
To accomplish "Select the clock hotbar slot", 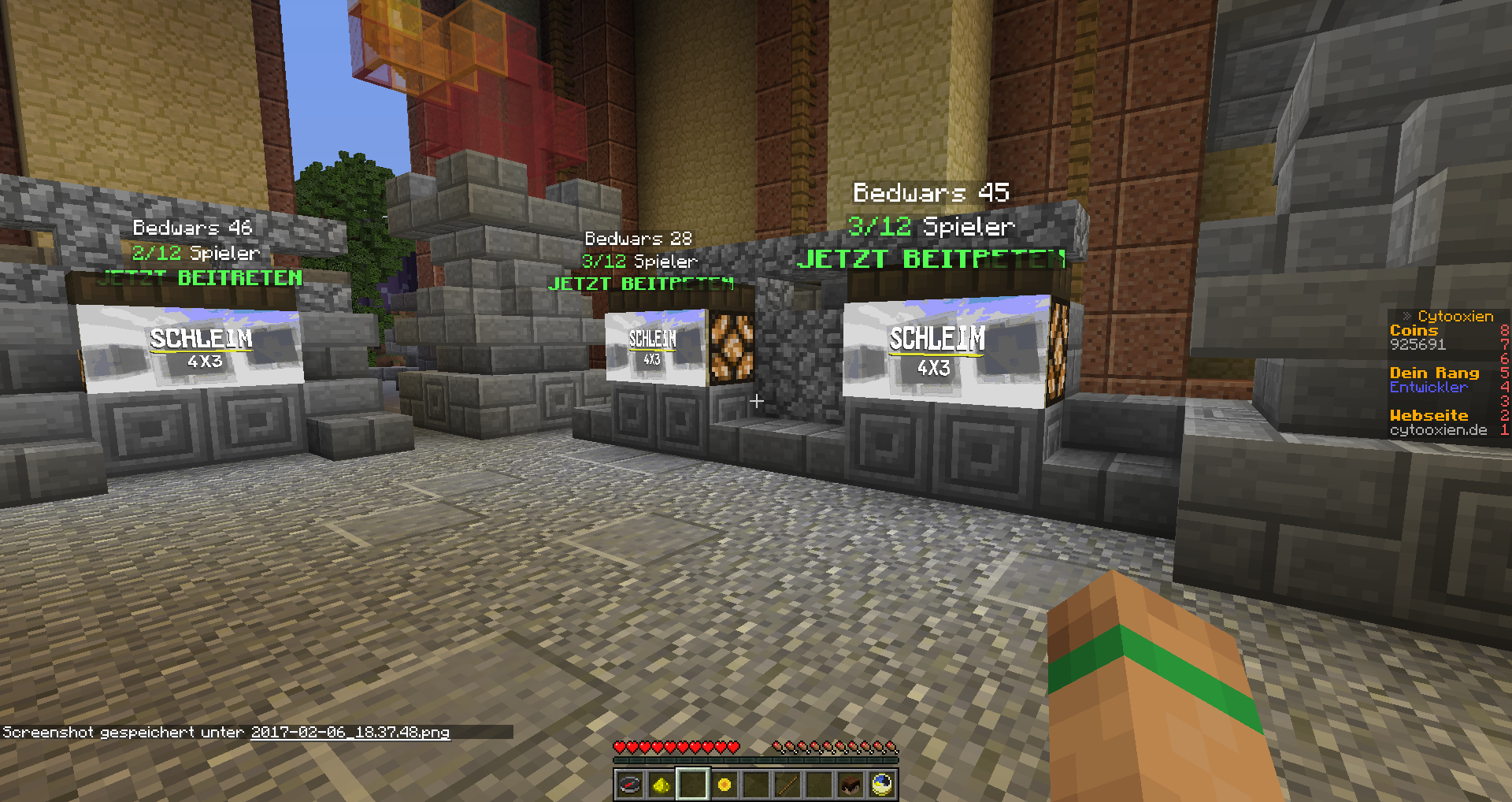I will 882,785.
